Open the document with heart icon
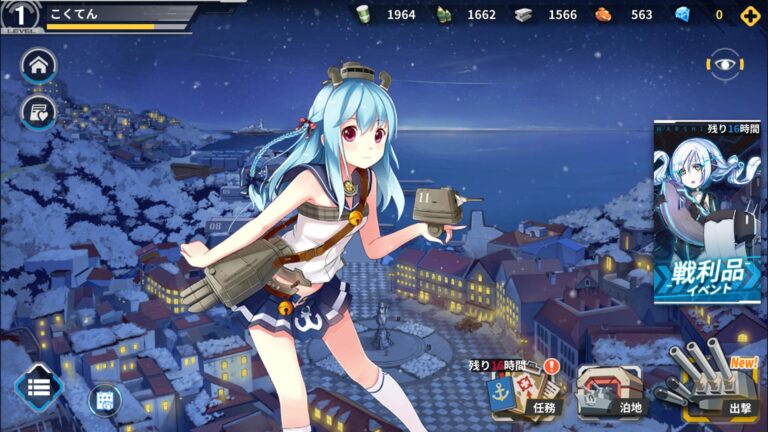The height and width of the screenshot is (432, 768). coord(39,111)
